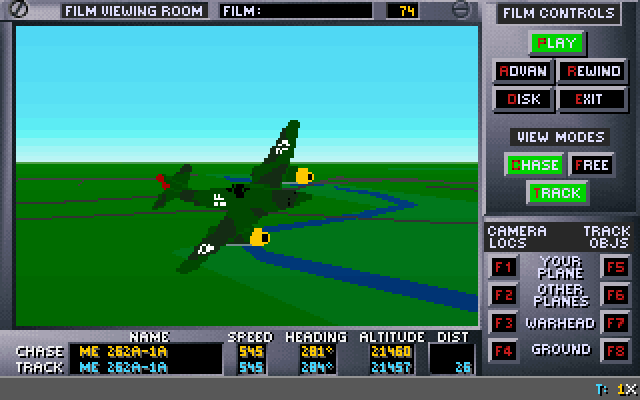Track your plane with the F5 button

(x=615, y=267)
